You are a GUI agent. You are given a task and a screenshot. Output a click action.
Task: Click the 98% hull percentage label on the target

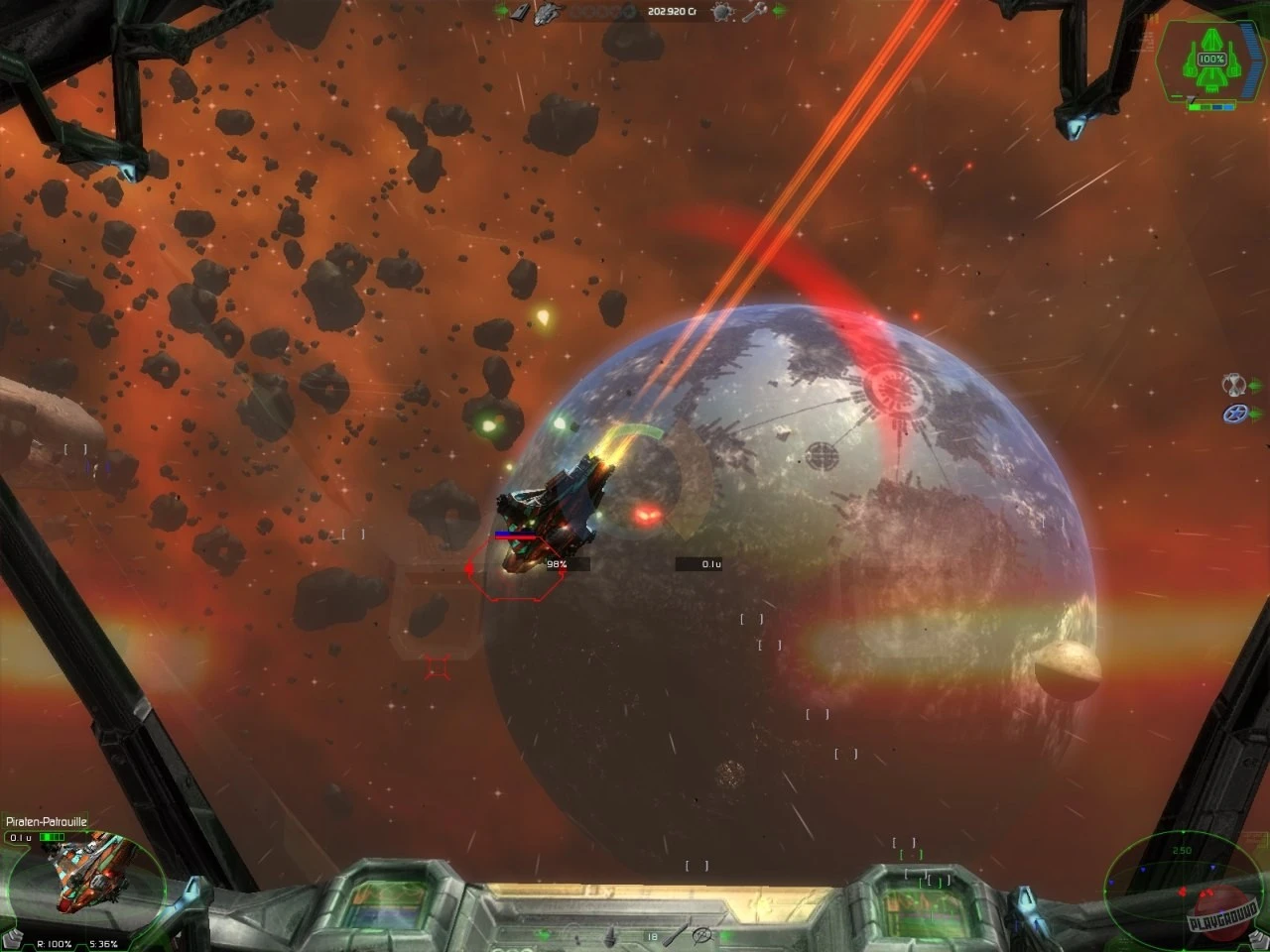(556, 562)
